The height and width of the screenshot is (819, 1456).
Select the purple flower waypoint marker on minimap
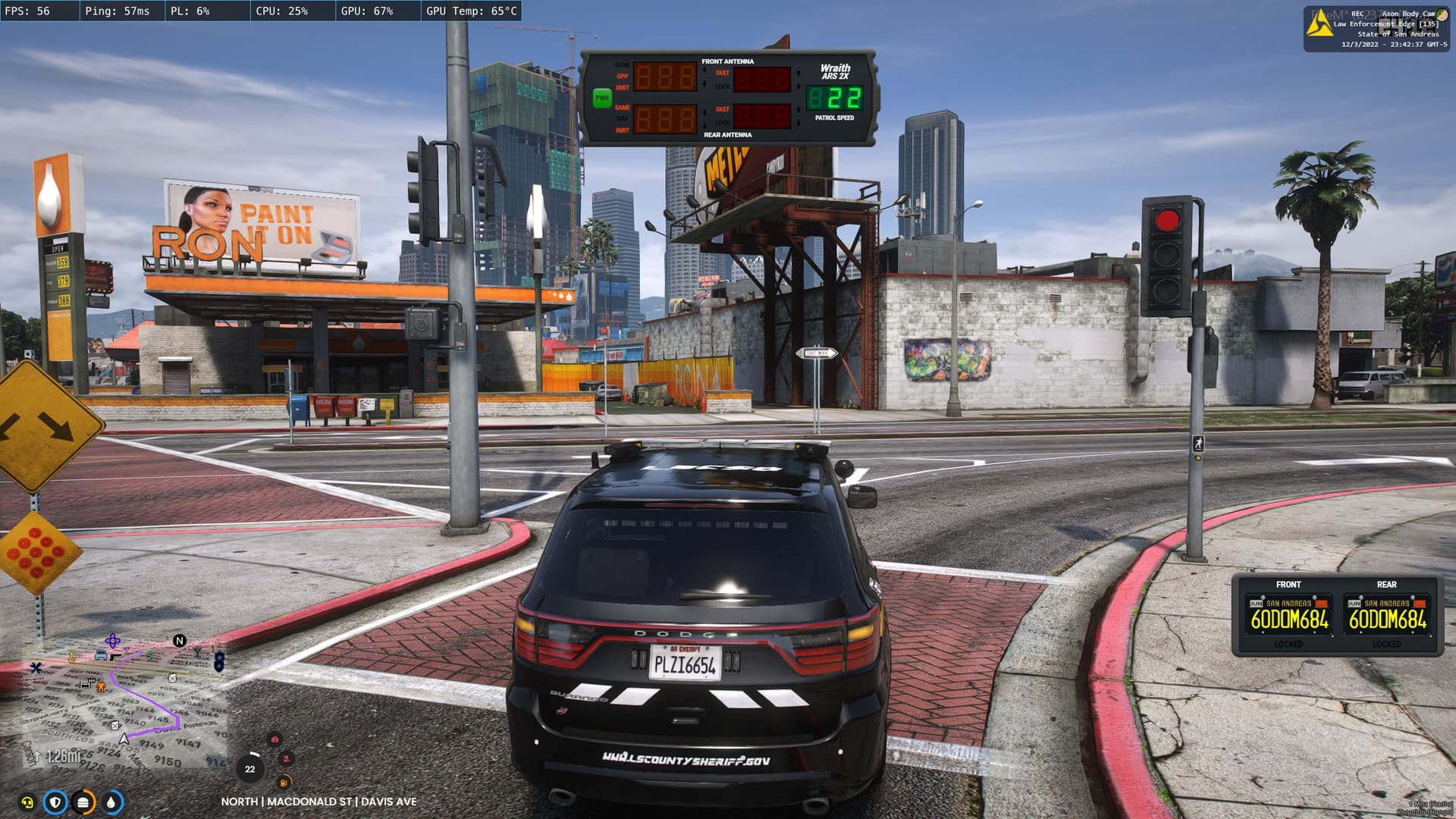coord(112,641)
